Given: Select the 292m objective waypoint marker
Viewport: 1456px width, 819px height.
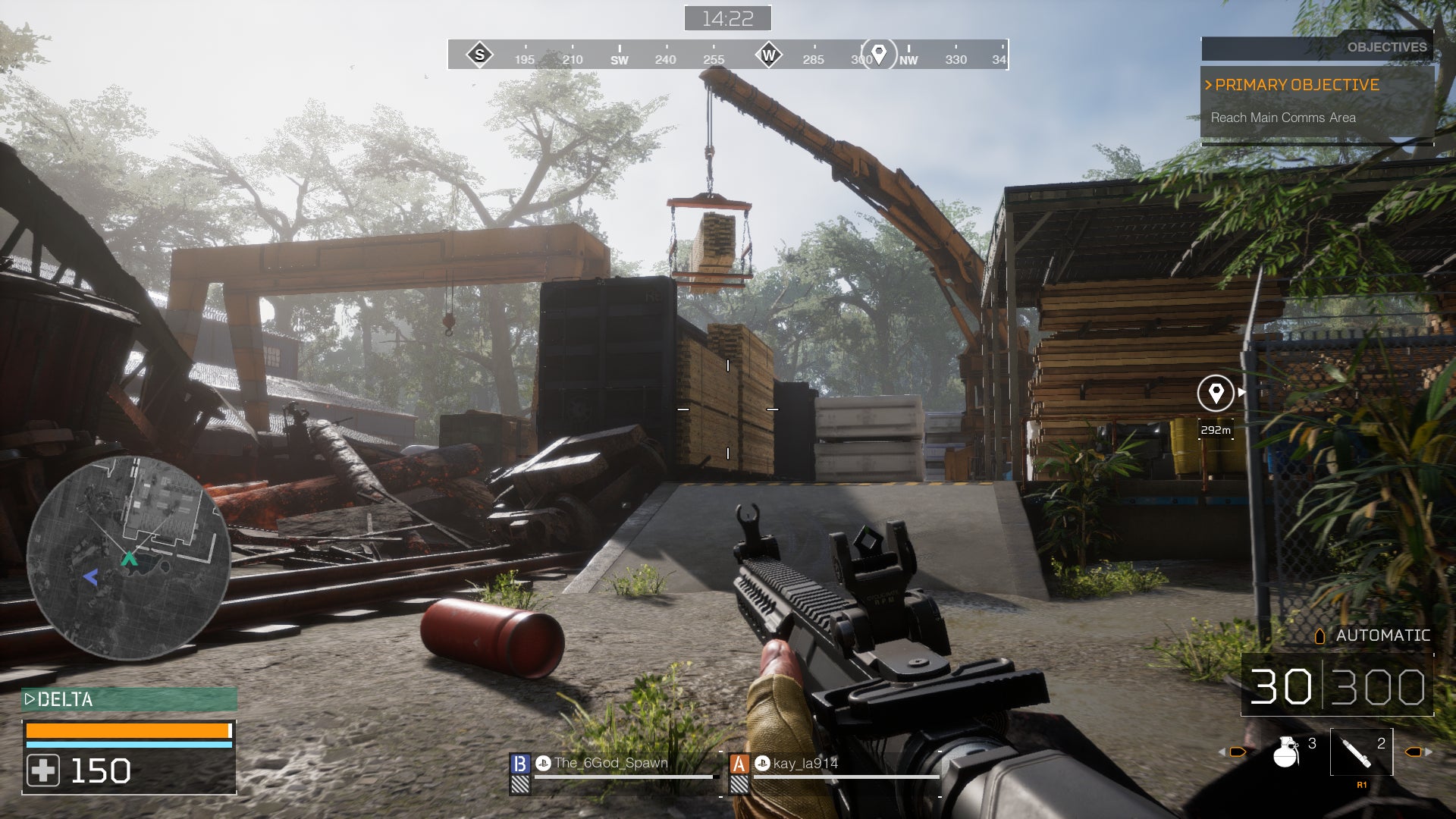Looking at the screenshot, I should 1215,394.
